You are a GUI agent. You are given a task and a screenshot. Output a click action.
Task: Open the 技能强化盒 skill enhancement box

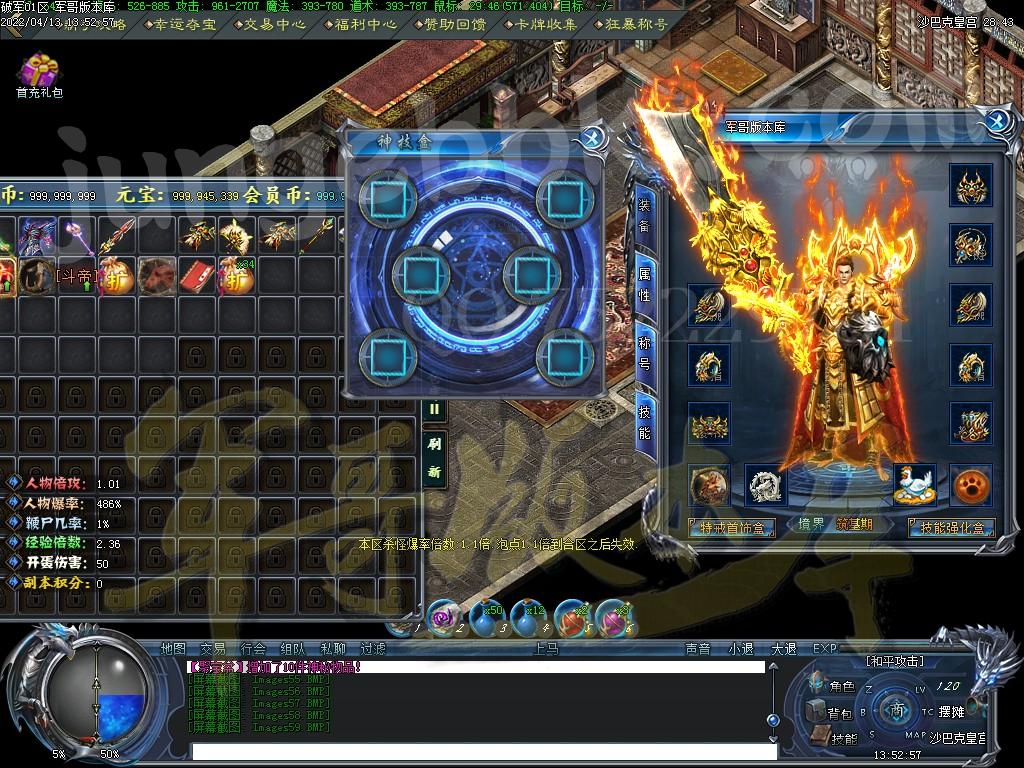click(x=950, y=527)
